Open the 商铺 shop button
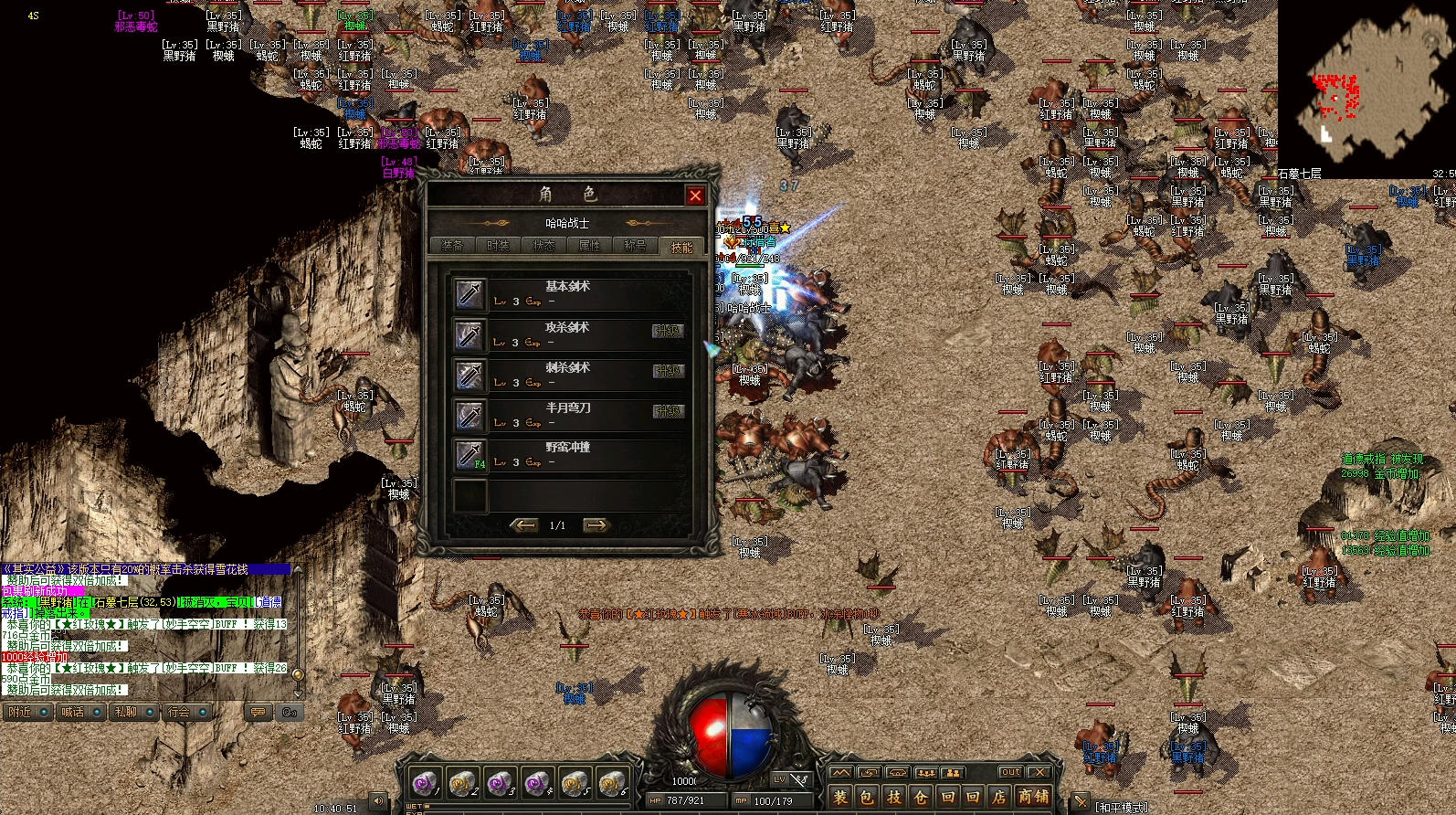Viewport: 1456px width, 815px height. pyautogui.click(x=1033, y=798)
